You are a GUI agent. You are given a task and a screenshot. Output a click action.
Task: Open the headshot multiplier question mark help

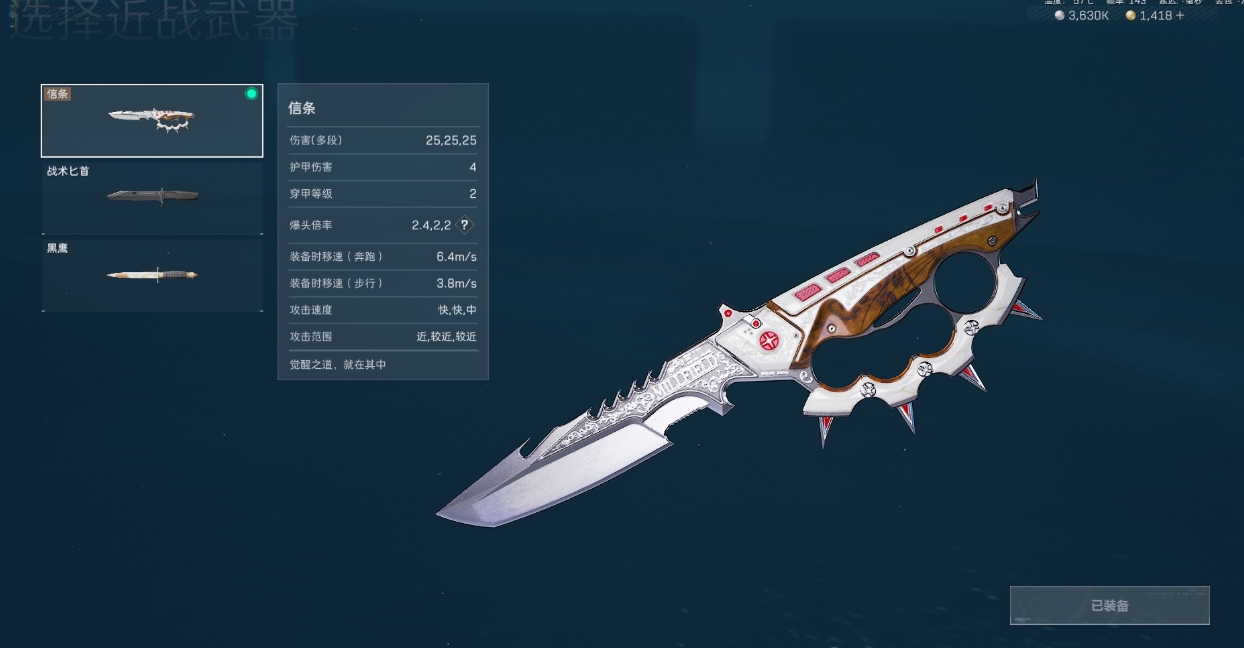click(464, 225)
